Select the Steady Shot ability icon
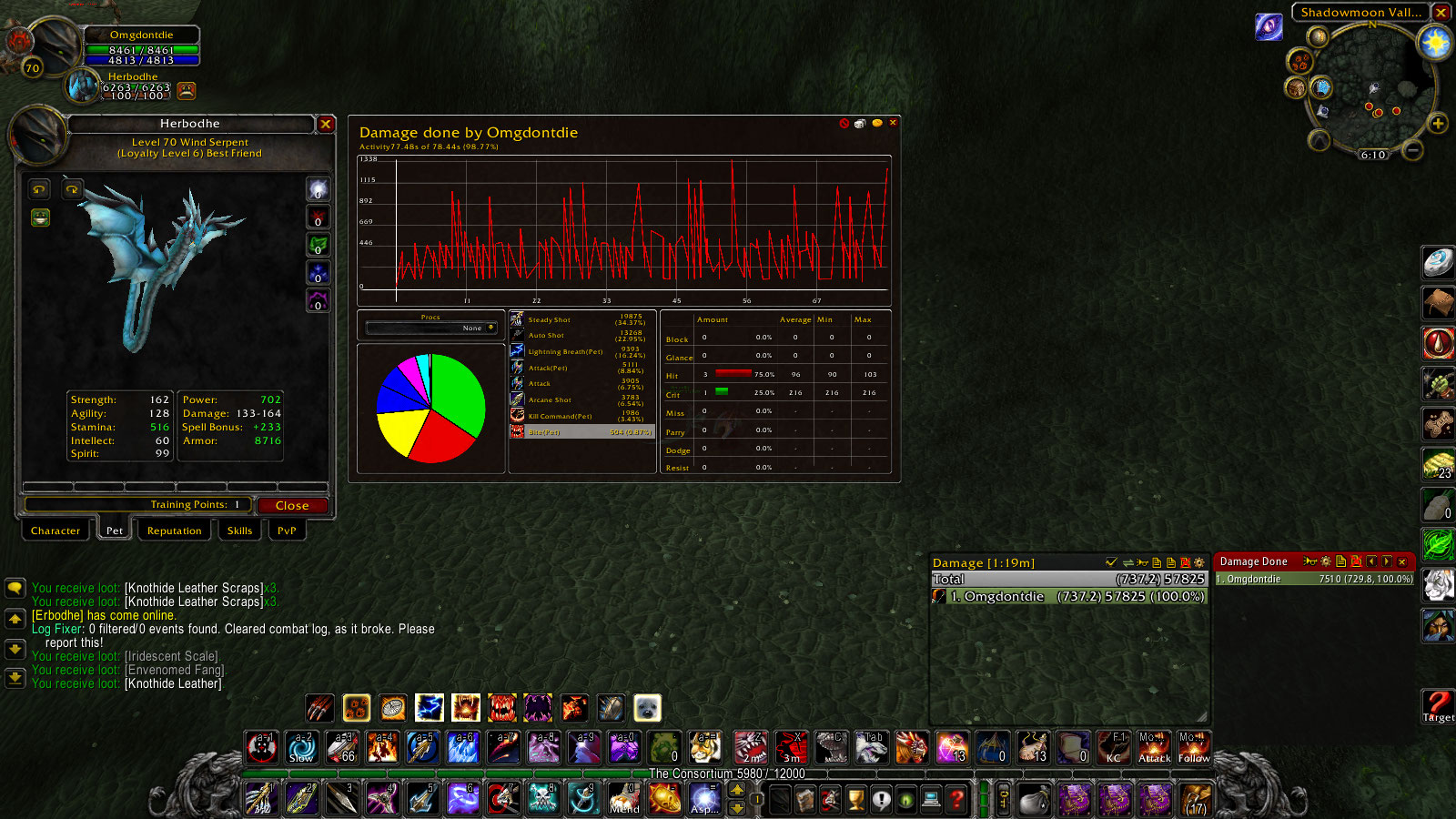The height and width of the screenshot is (819, 1456). click(519, 319)
